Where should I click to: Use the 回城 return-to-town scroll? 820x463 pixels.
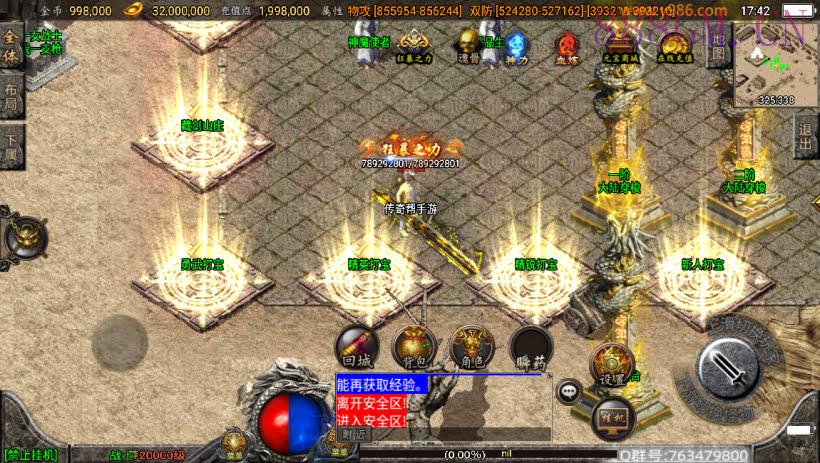pos(356,347)
